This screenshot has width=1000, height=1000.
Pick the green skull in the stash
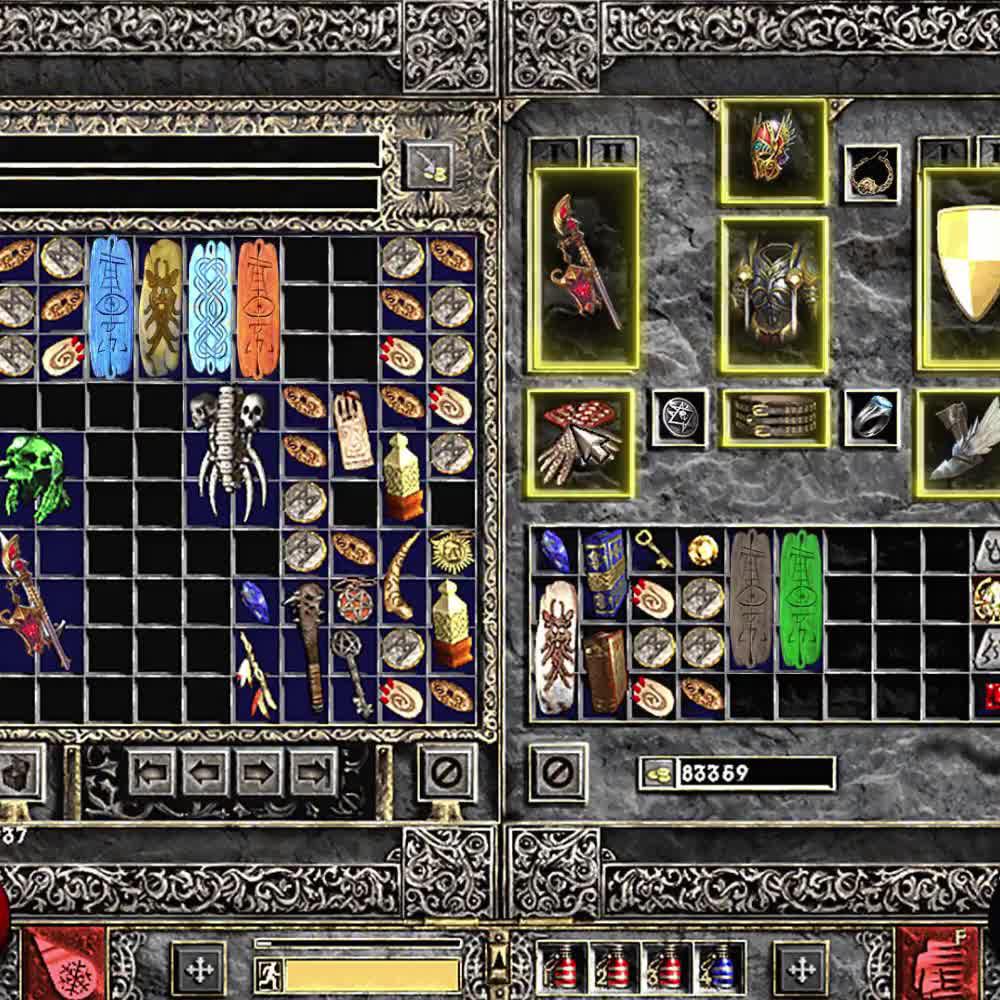pos(36,476)
